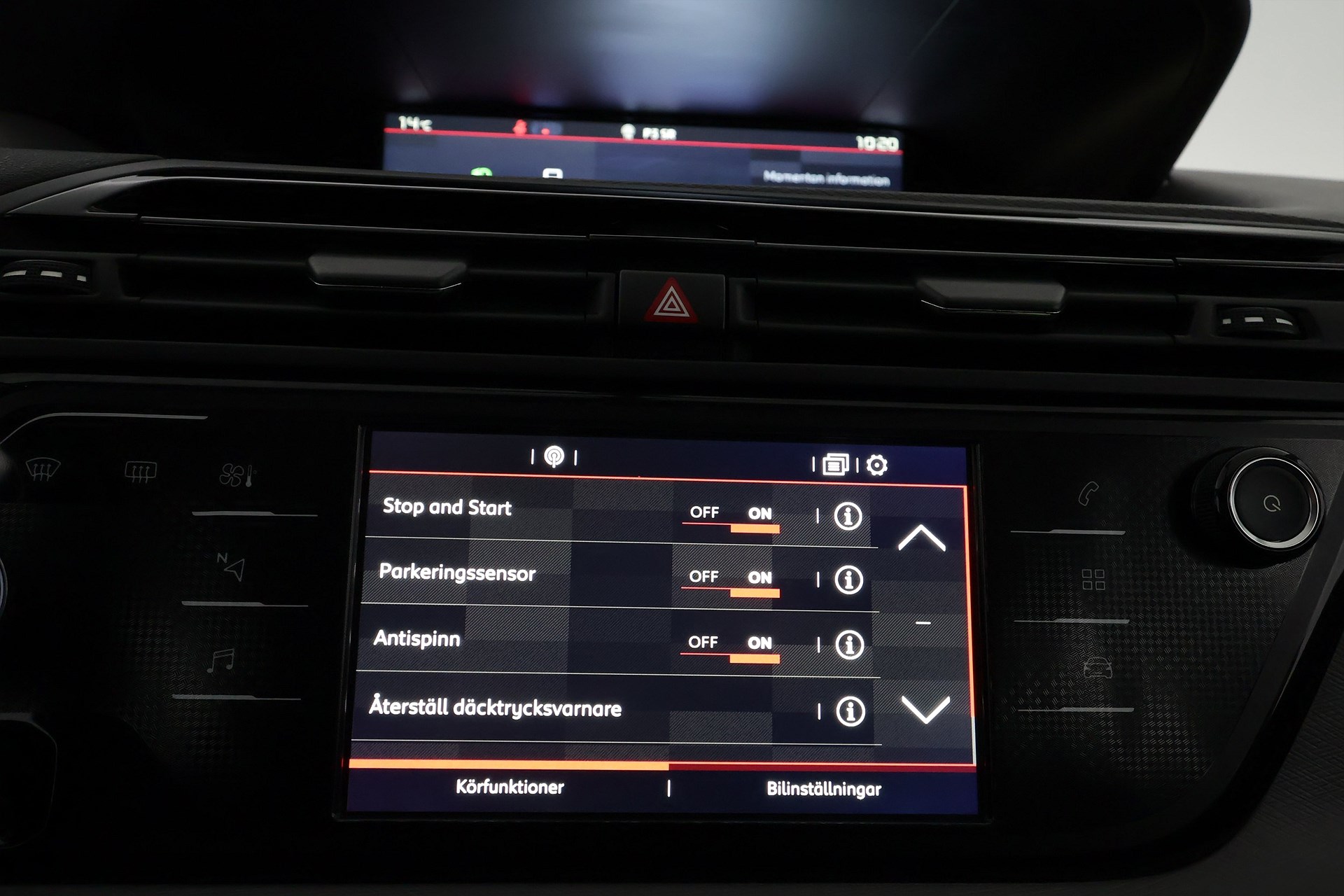This screenshot has height=896, width=1344.
Task: Tap the up arrow in the list
Action: 922,538
